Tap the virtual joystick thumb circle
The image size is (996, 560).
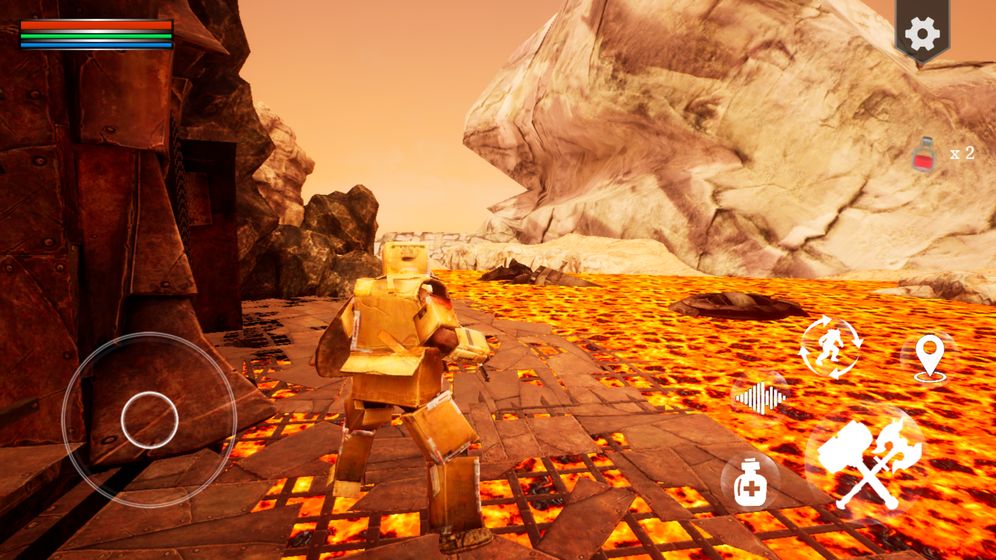coord(149,419)
